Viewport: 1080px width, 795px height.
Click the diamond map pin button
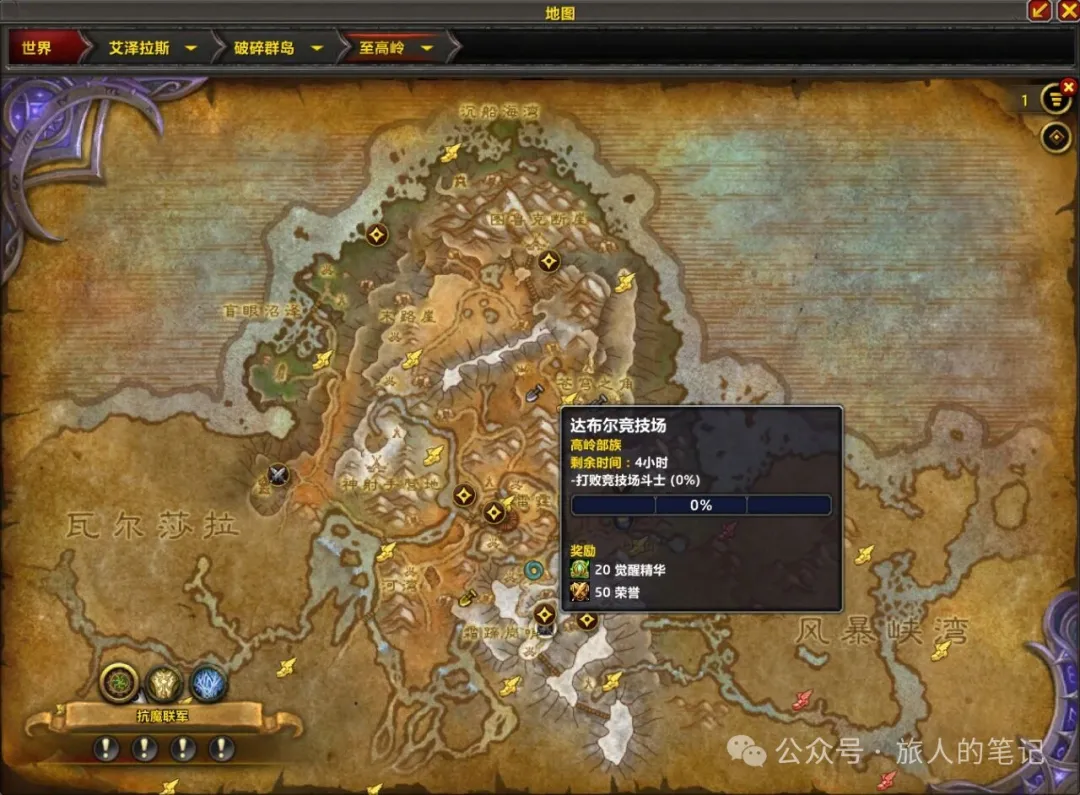[1056, 138]
